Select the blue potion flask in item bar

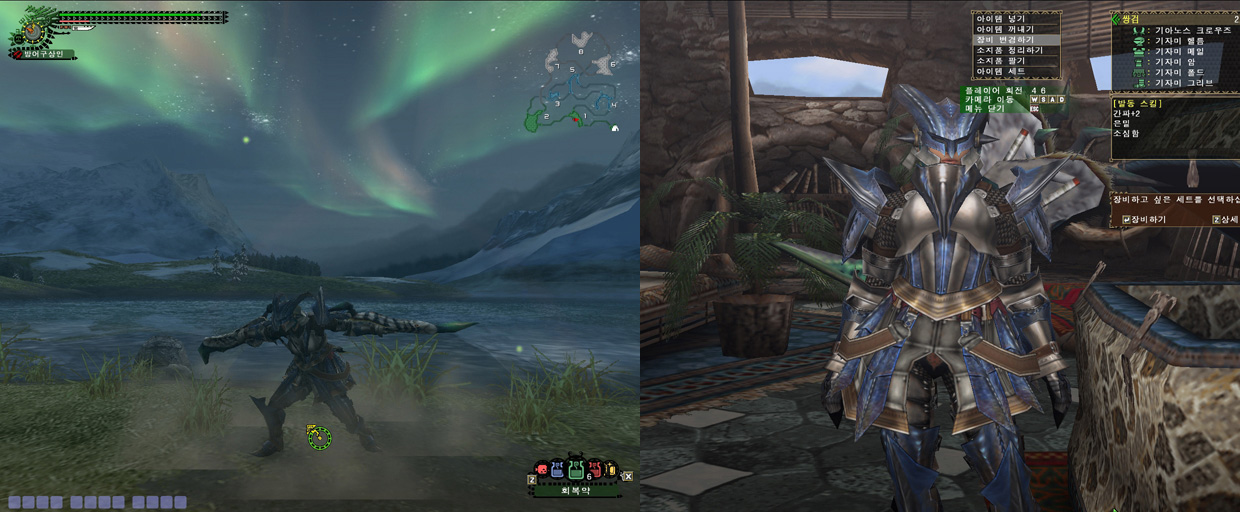[558, 468]
